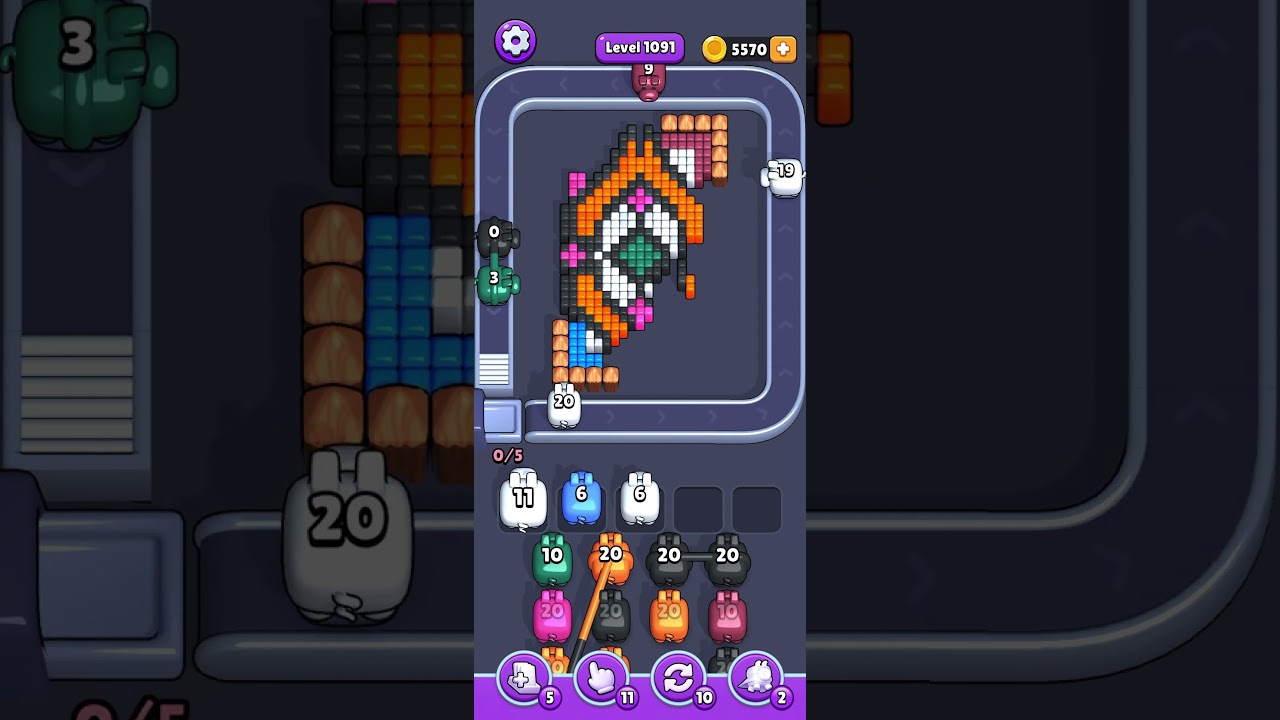Open the settings gear menu
1280x720 pixels.
point(515,41)
